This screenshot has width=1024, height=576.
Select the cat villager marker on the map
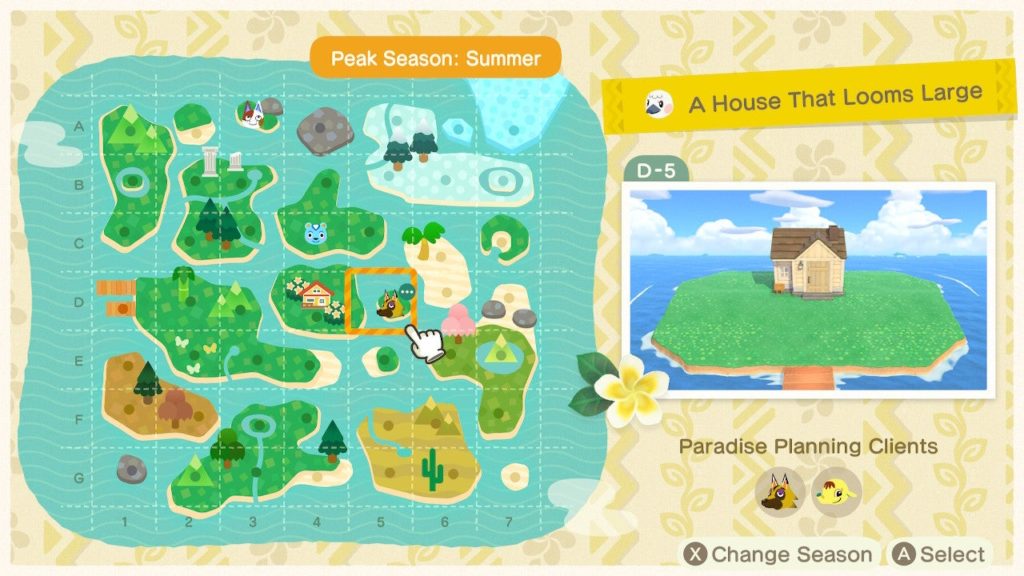click(250, 114)
